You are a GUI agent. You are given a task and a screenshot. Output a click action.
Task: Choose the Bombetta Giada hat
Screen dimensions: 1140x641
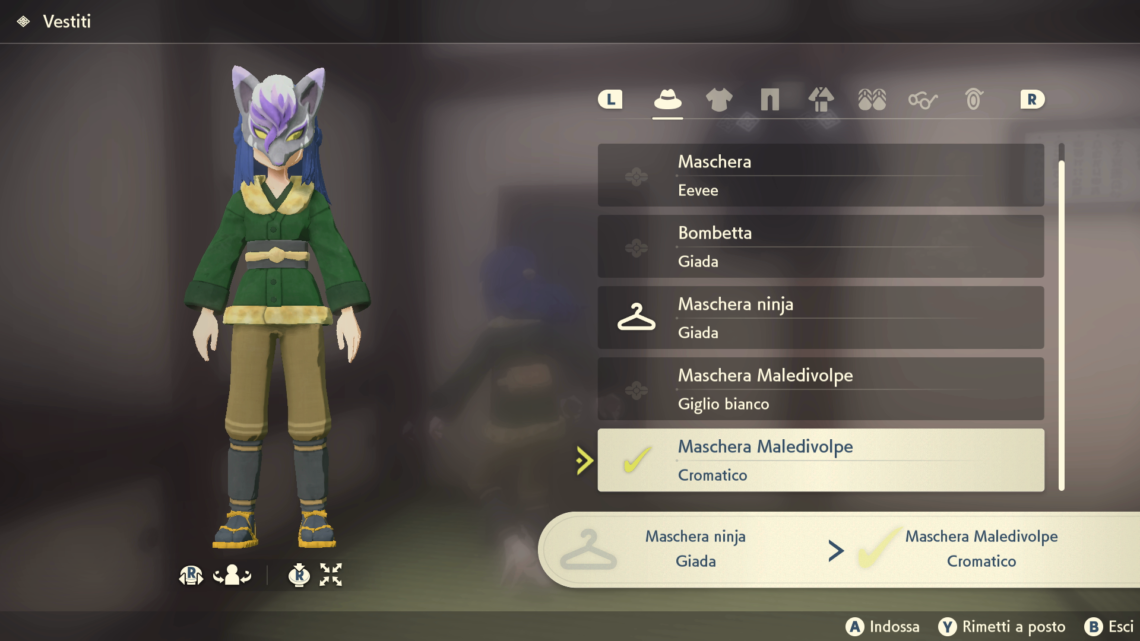[x=820, y=246]
